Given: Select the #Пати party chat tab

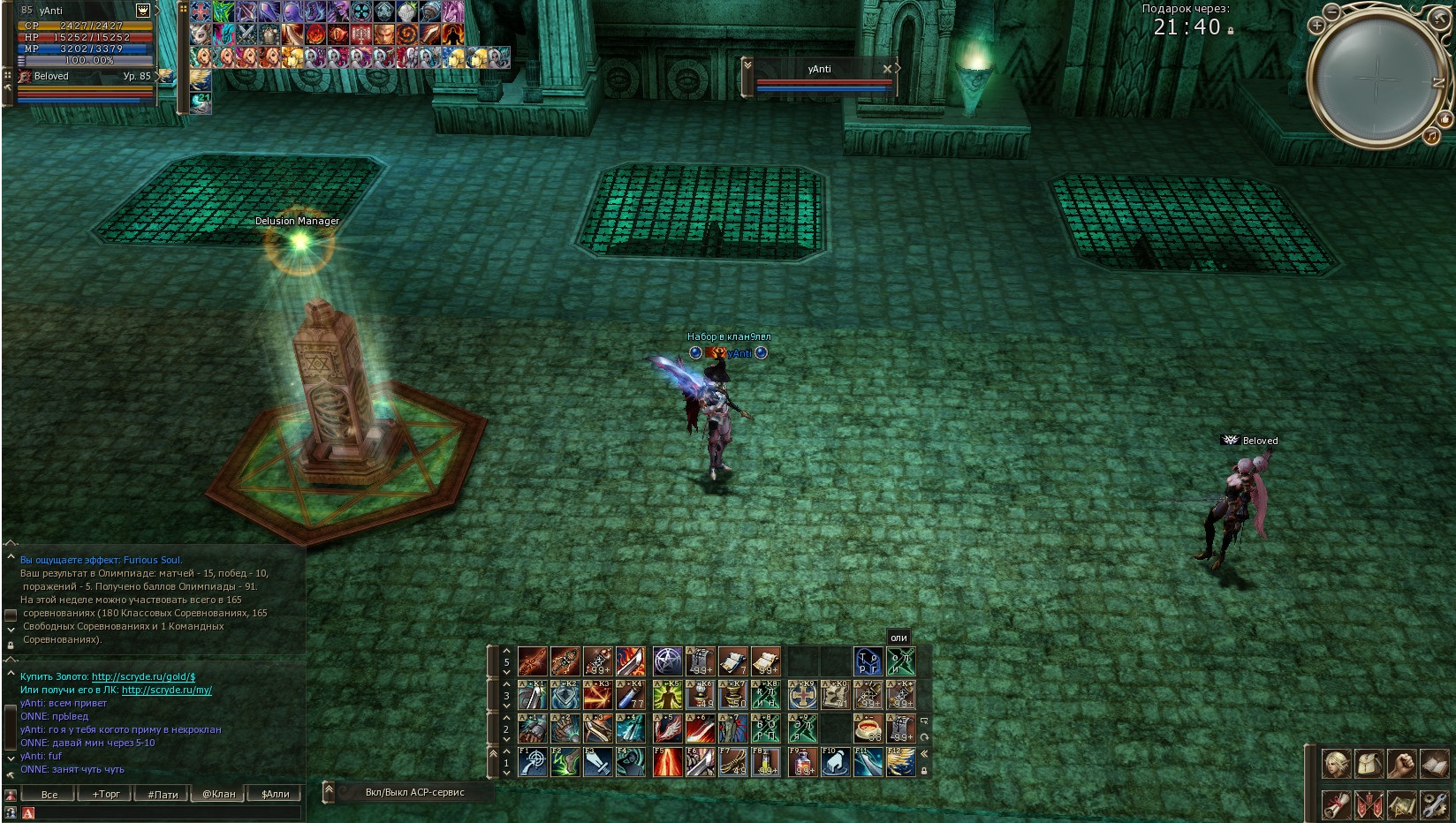Looking at the screenshot, I should (x=163, y=794).
